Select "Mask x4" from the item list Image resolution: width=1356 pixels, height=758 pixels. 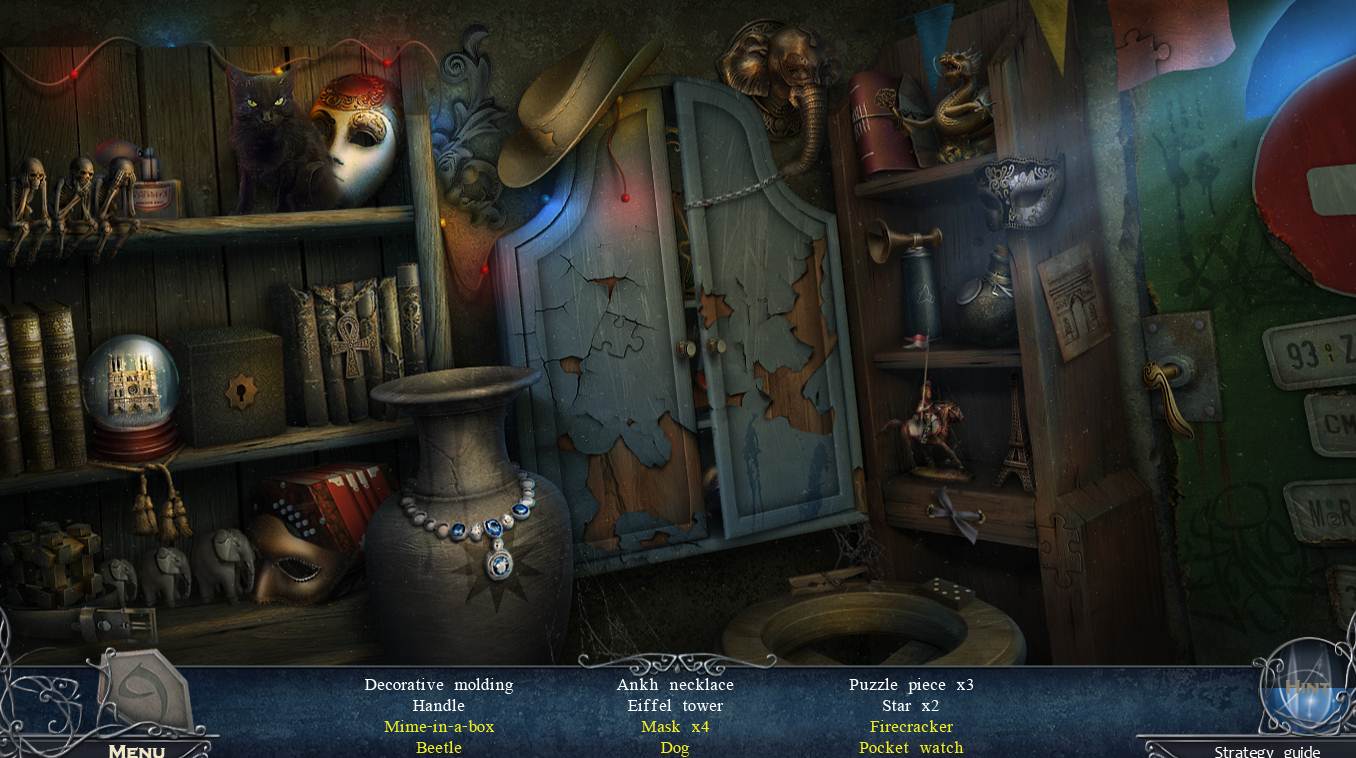click(x=675, y=726)
